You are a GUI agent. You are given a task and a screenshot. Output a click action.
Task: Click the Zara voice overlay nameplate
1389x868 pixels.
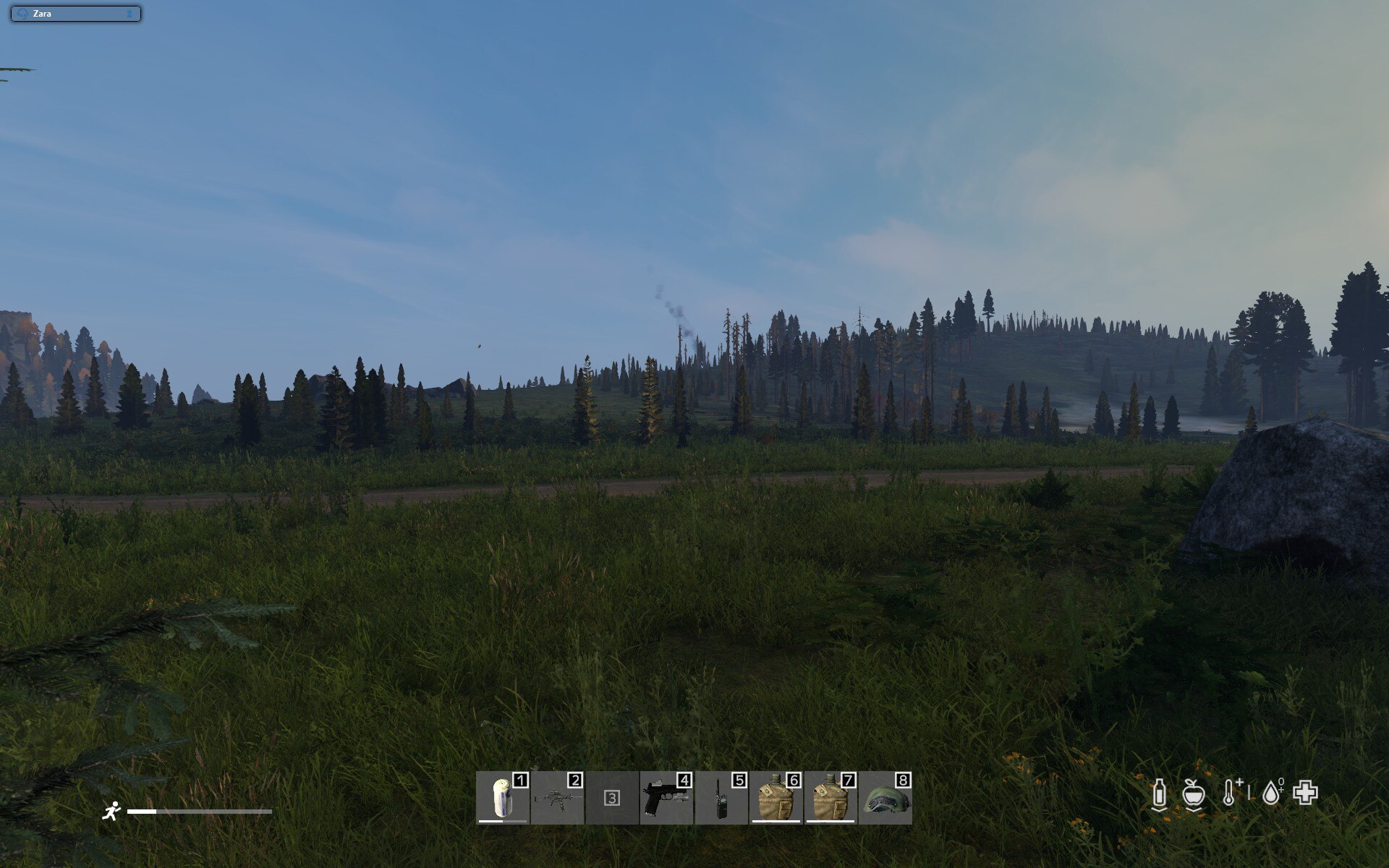(75, 14)
